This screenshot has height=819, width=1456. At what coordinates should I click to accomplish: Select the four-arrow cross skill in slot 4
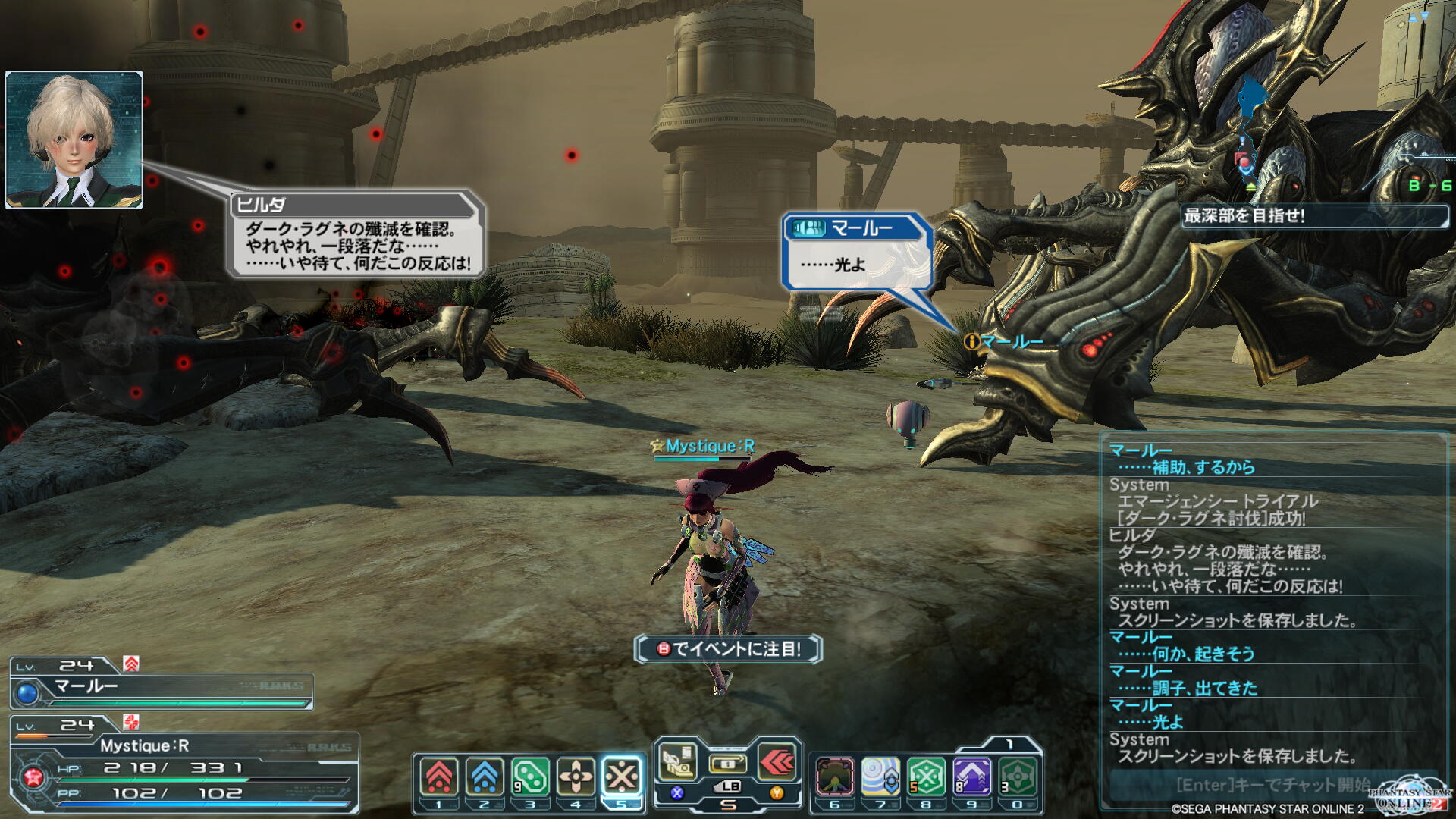(576, 777)
